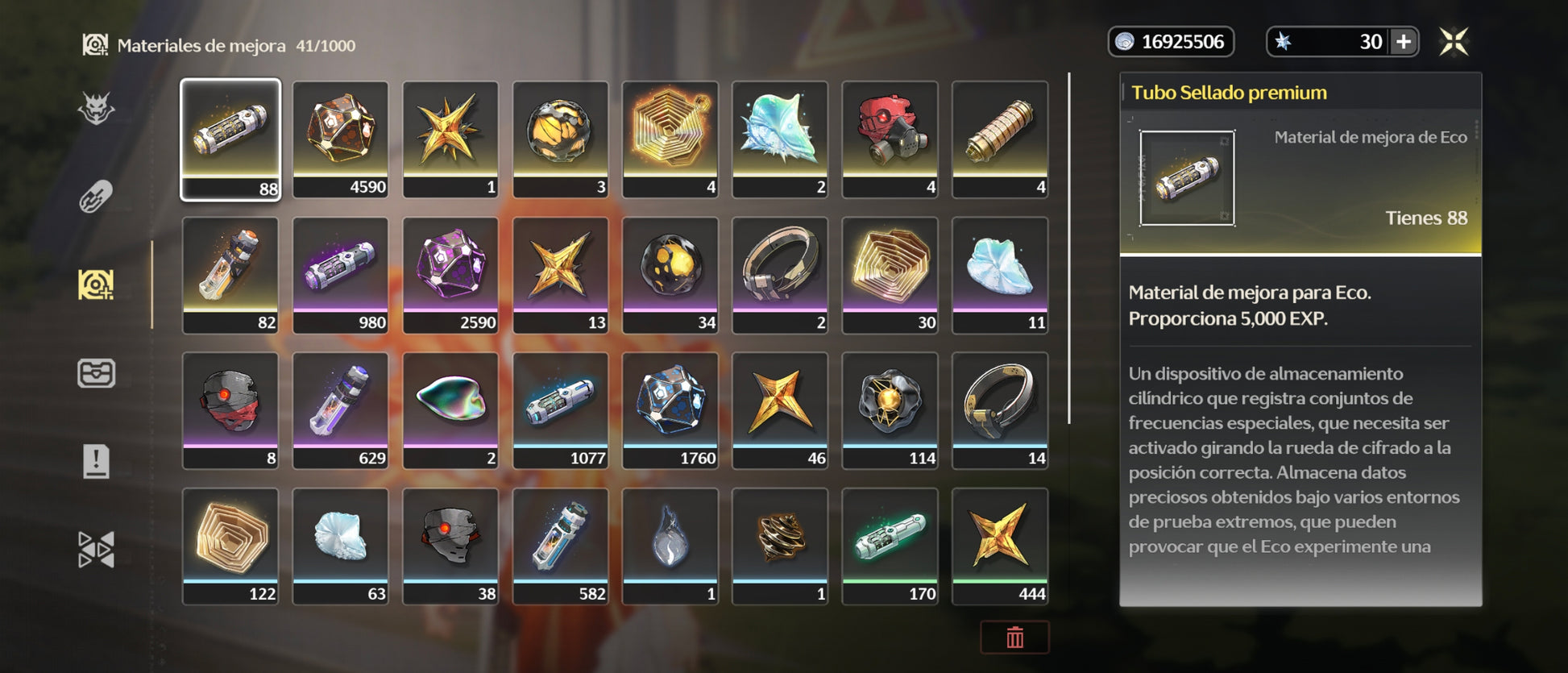Open the chain link category tab
The image size is (1568, 673).
[96, 197]
